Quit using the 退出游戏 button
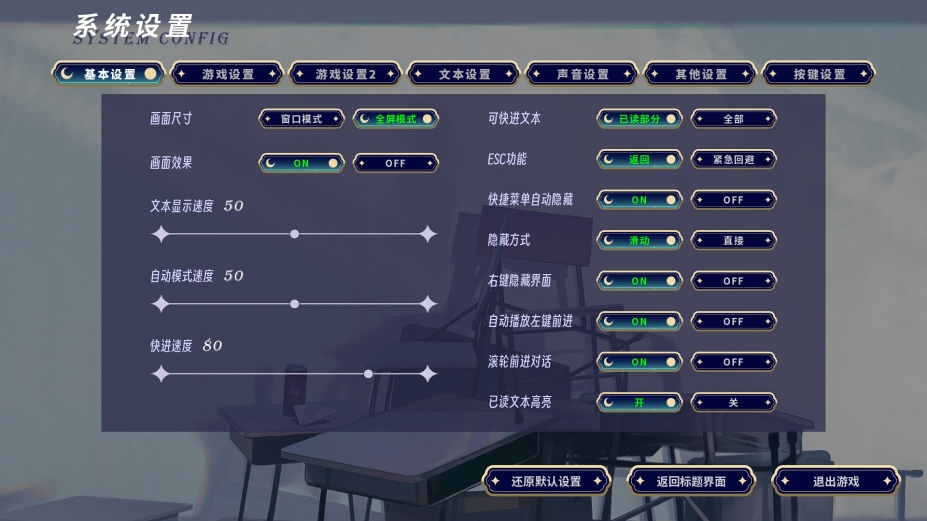Viewport: 927px width, 521px height. [x=836, y=481]
